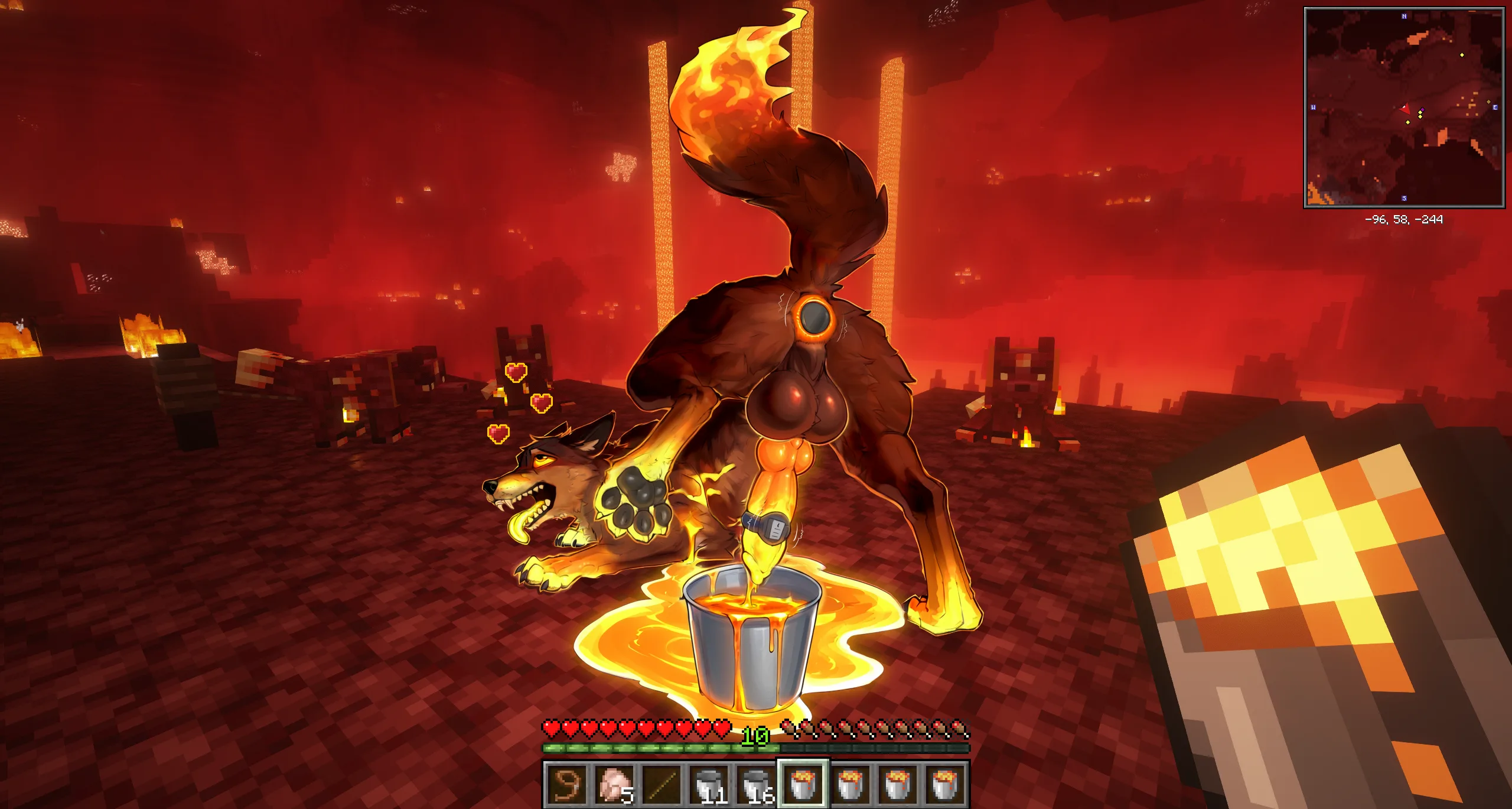Click the highlighted lava bucket slot

click(x=803, y=784)
